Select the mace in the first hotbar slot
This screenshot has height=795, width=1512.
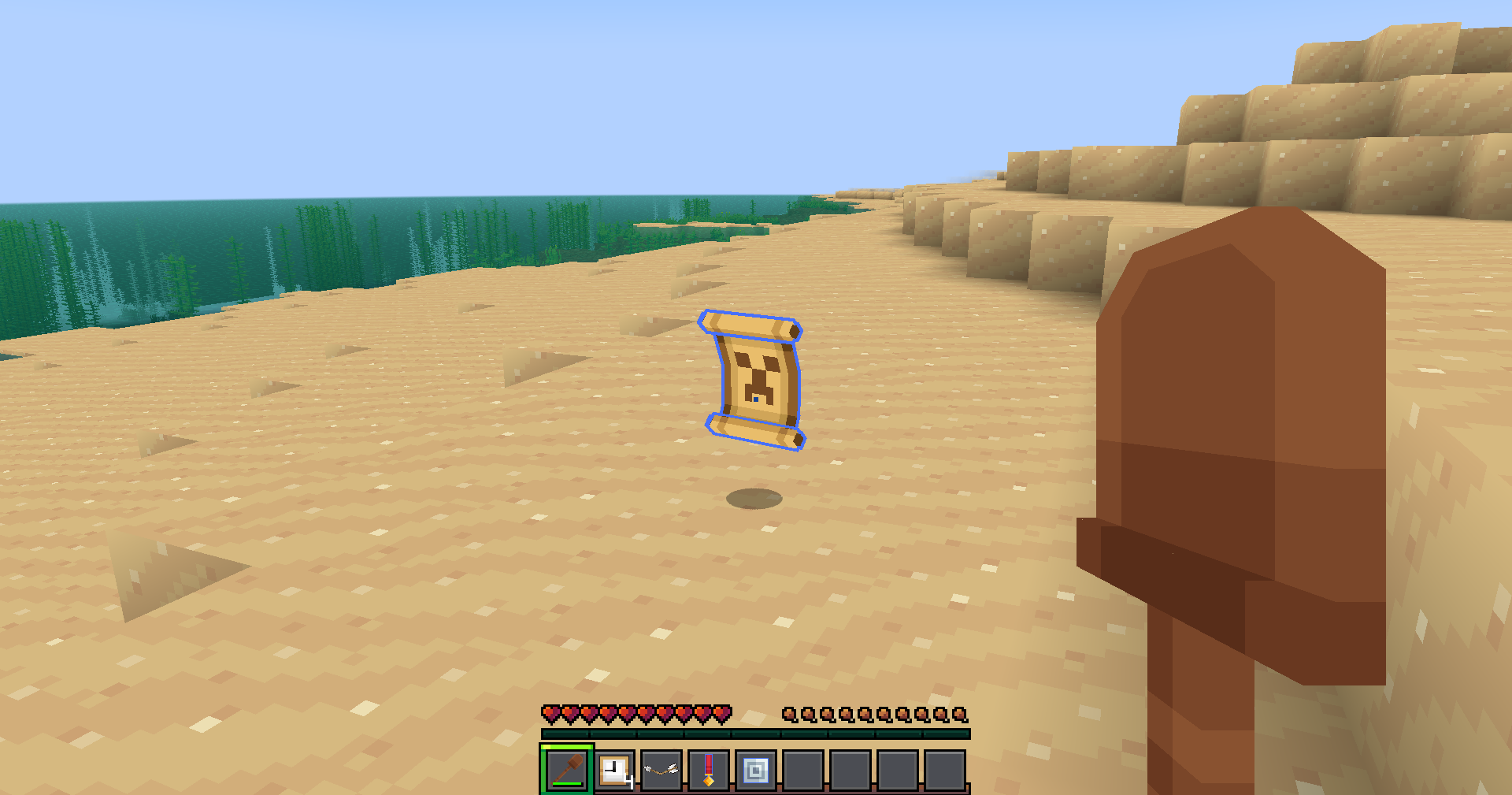(x=566, y=770)
